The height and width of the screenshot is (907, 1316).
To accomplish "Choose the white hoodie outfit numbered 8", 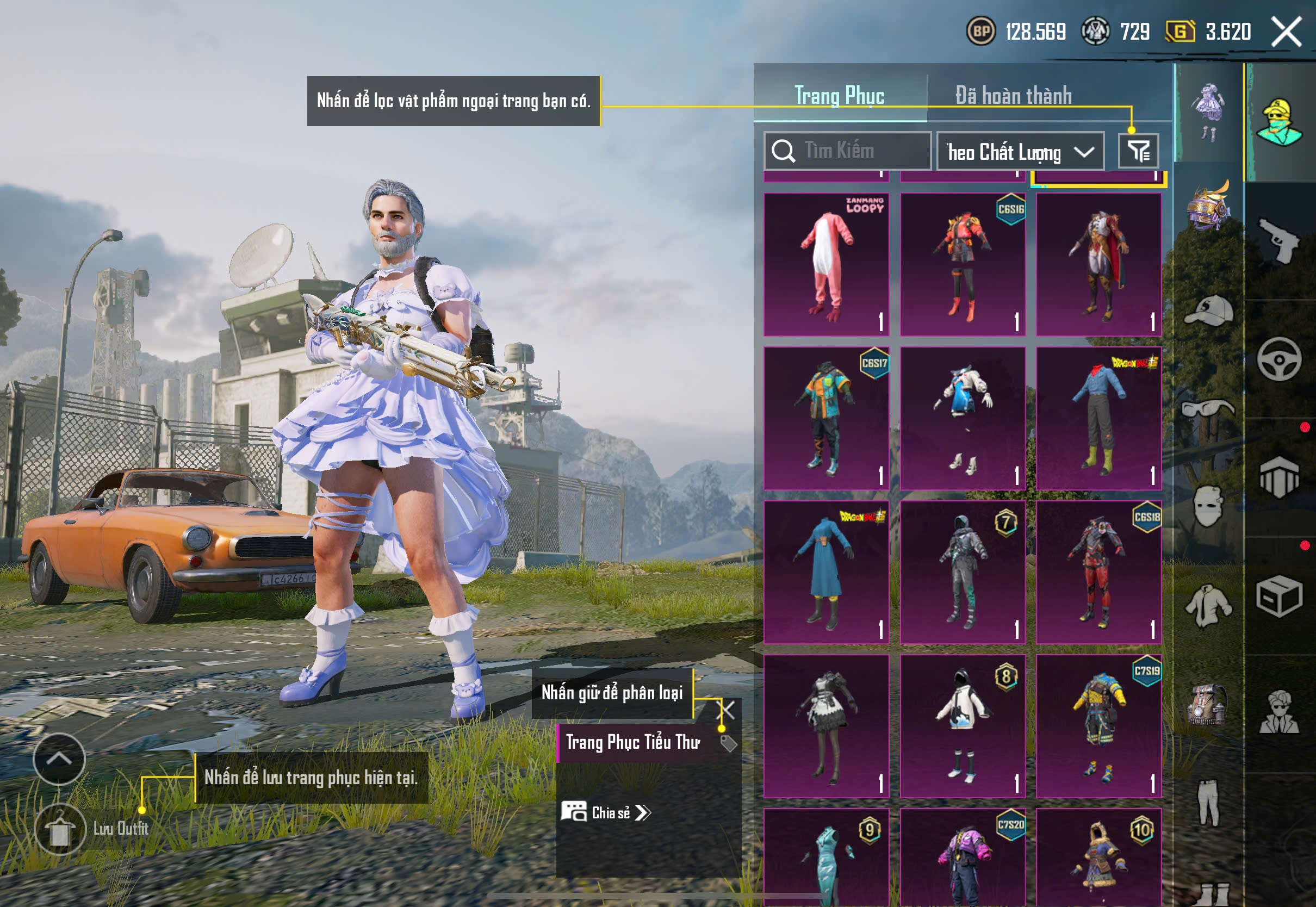I will pyautogui.click(x=963, y=726).
